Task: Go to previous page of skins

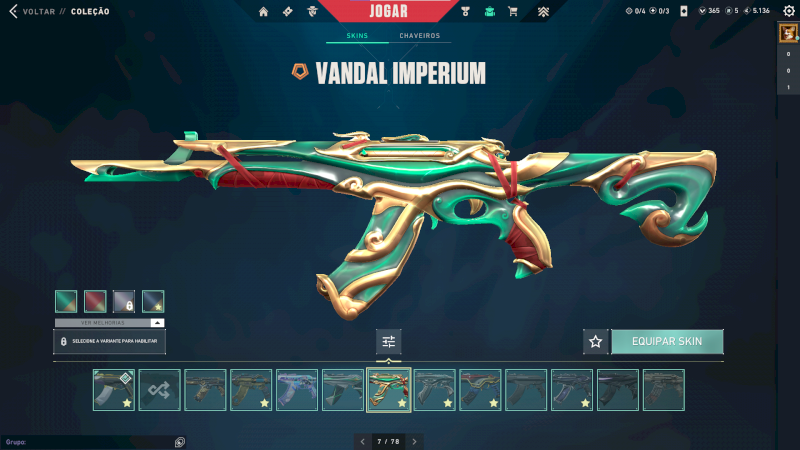Action: (361, 441)
